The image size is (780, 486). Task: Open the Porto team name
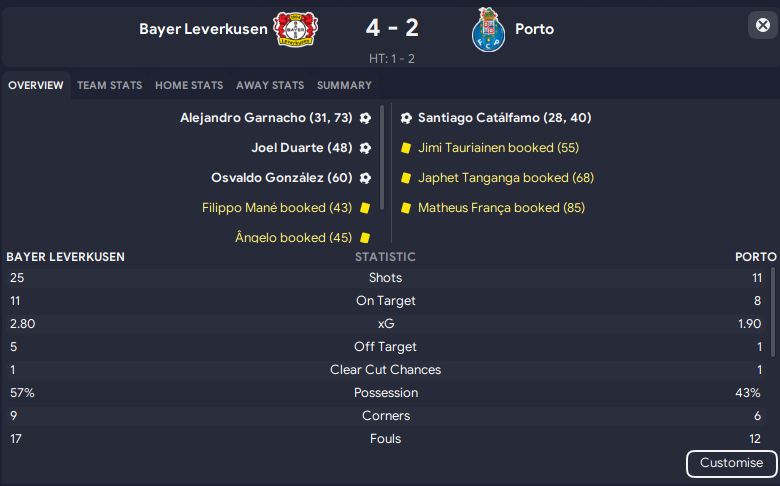point(534,29)
